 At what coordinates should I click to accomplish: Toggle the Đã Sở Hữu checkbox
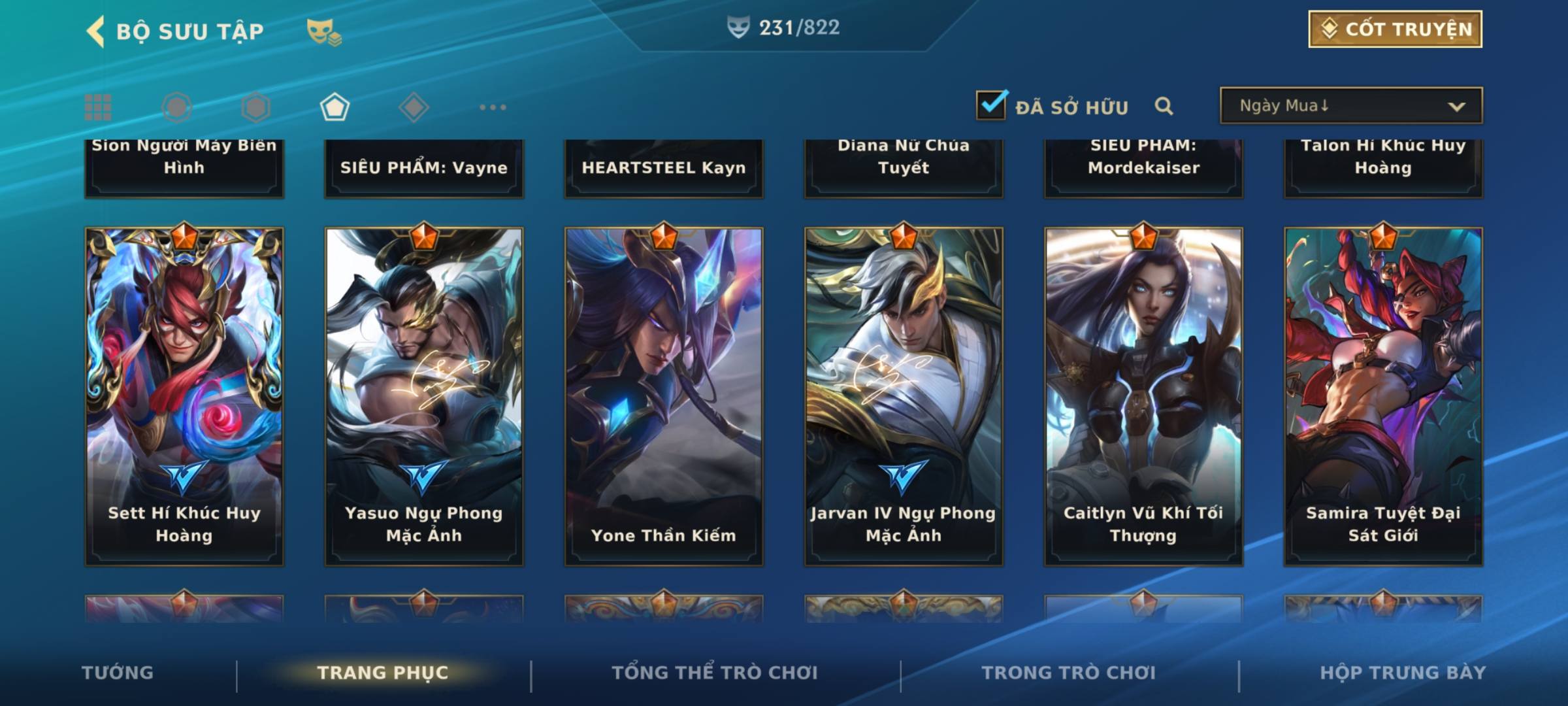991,105
